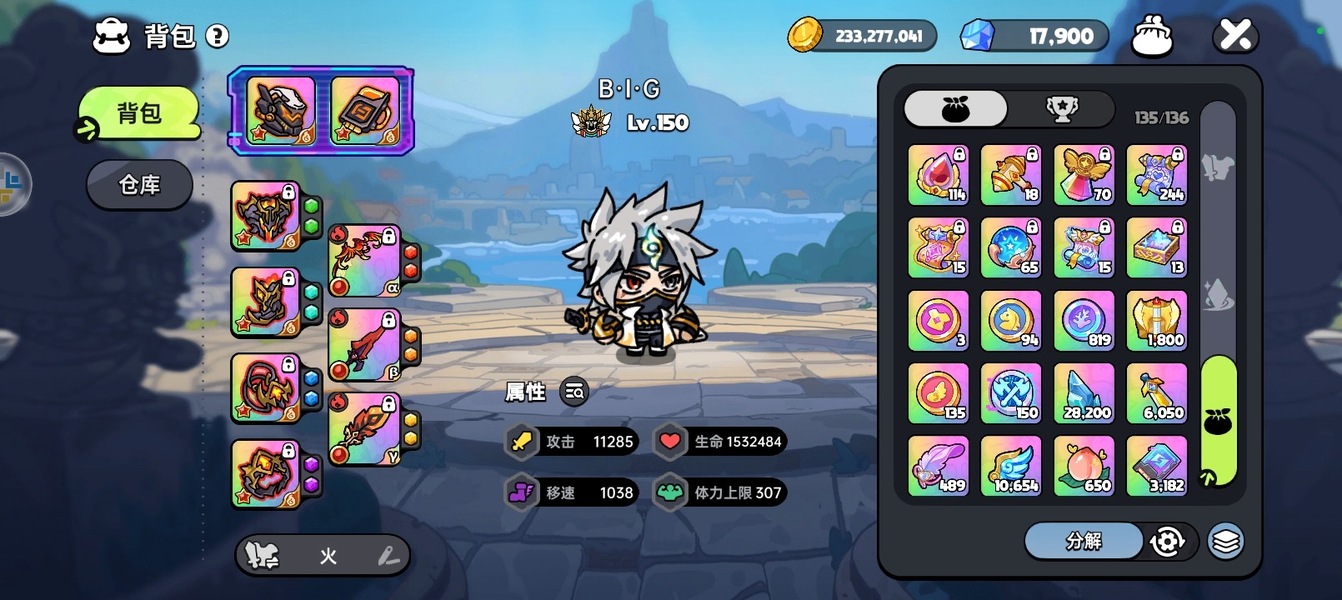Choose the item stack numbered 10,654
Viewport: 1342px width, 600px height.
[x=1011, y=466]
